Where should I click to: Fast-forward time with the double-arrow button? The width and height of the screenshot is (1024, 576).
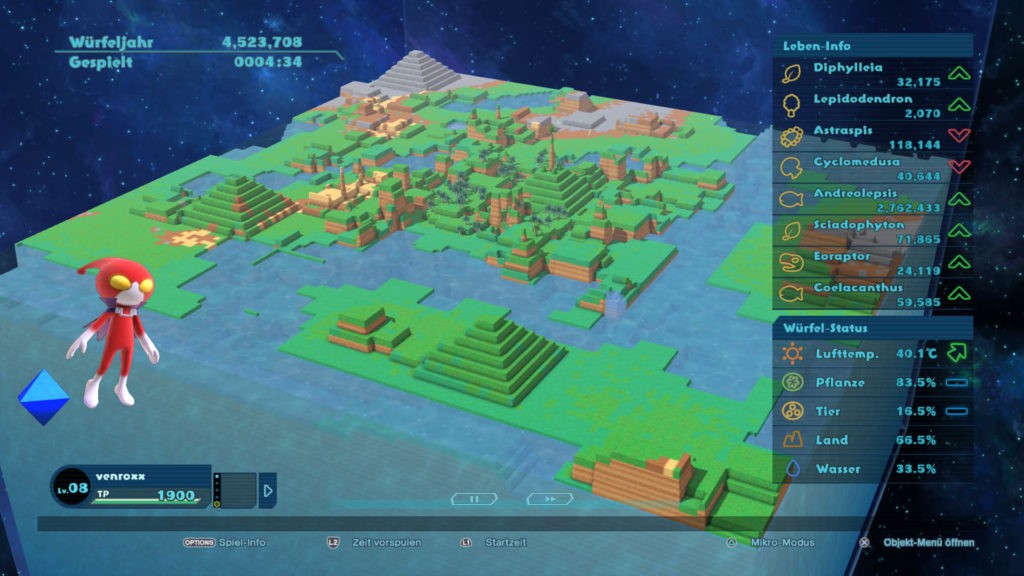(549, 498)
